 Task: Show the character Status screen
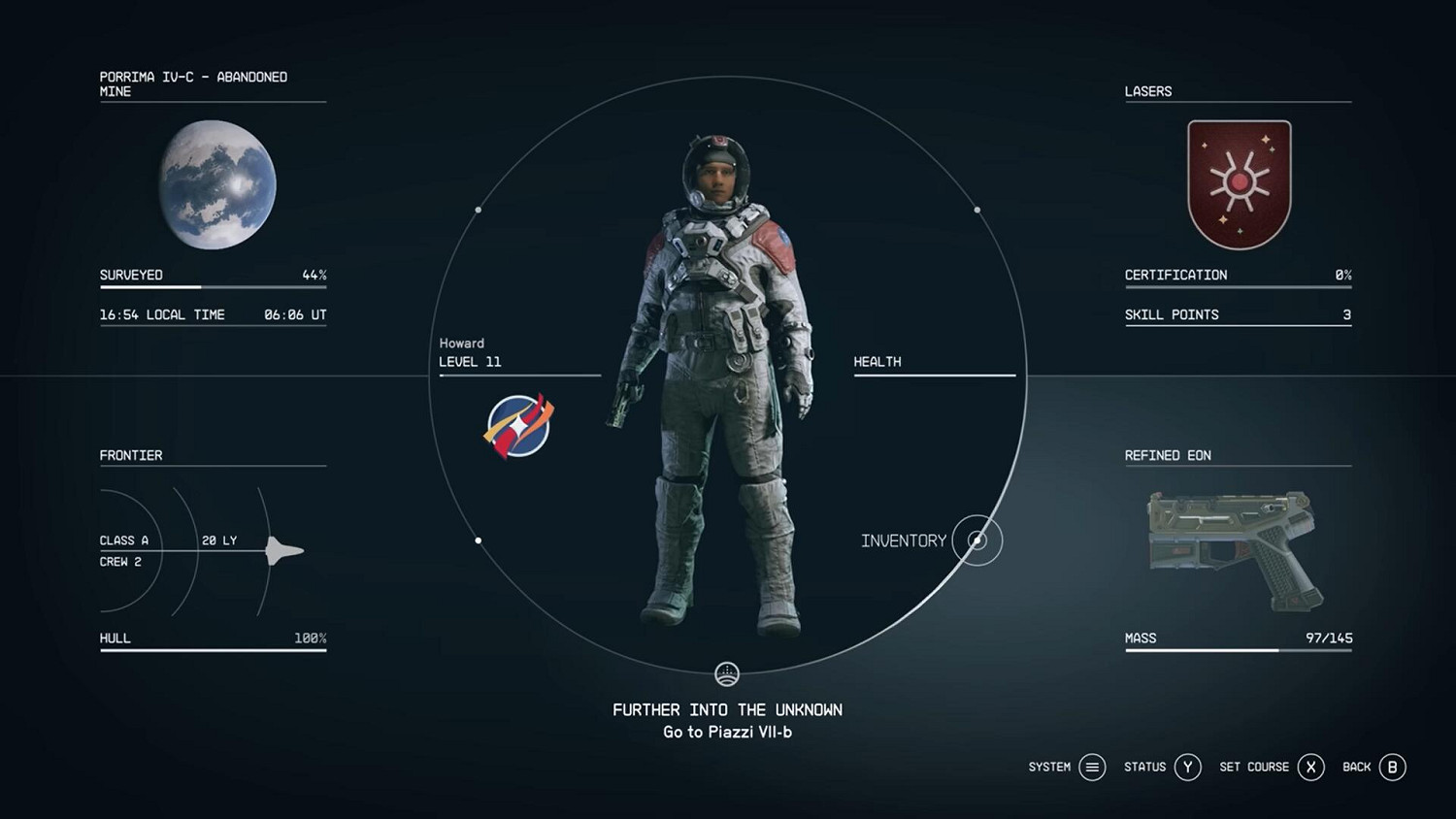click(x=1187, y=768)
